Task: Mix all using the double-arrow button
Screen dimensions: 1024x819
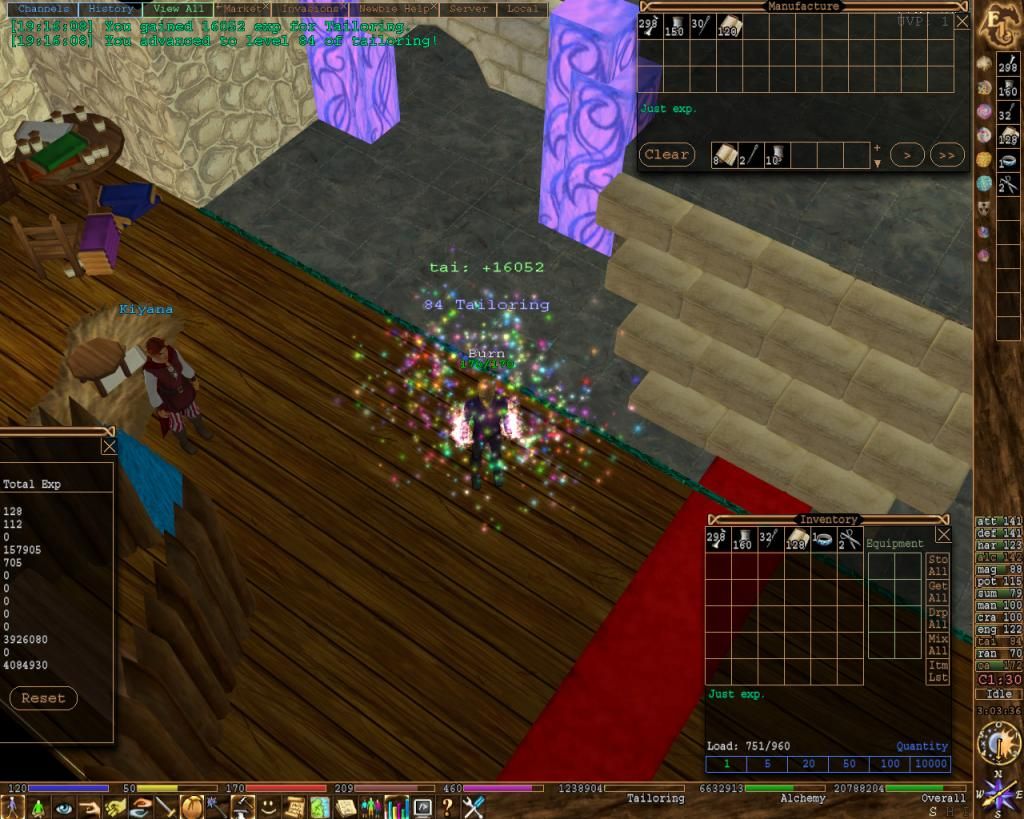Action: pyautogui.click(x=946, y=155)
